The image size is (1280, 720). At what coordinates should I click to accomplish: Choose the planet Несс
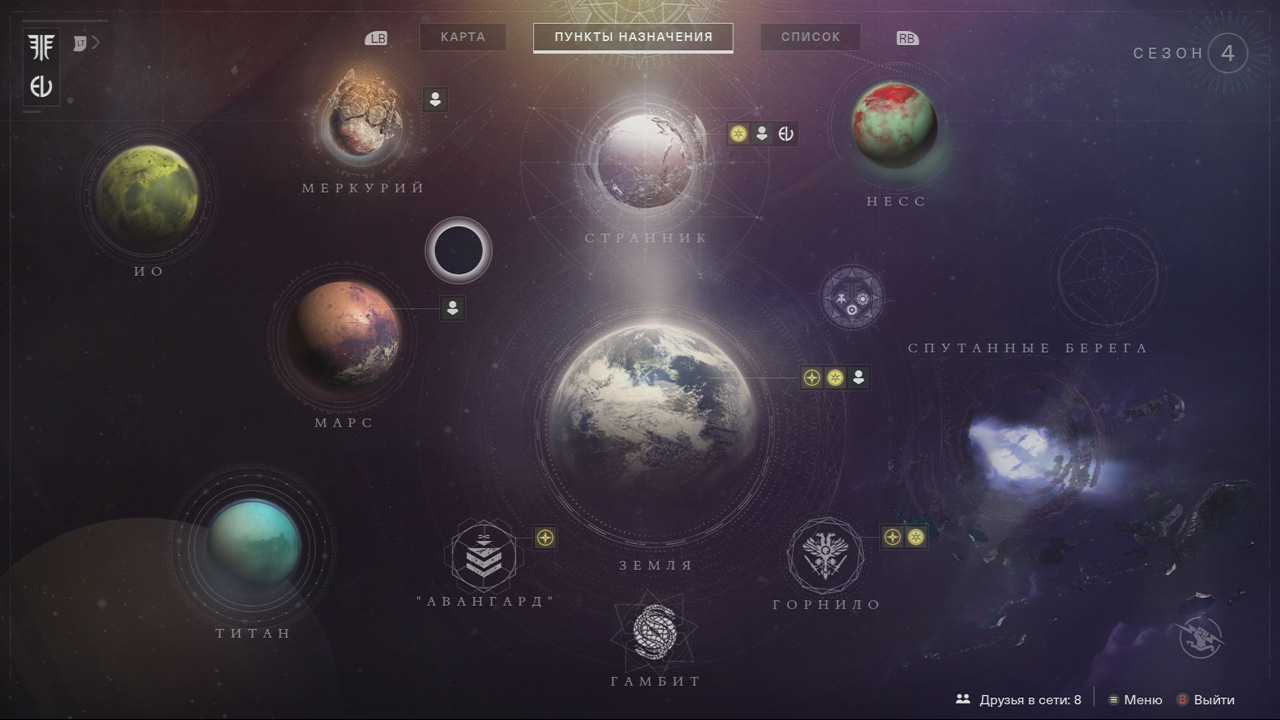(x=894, y=125)
